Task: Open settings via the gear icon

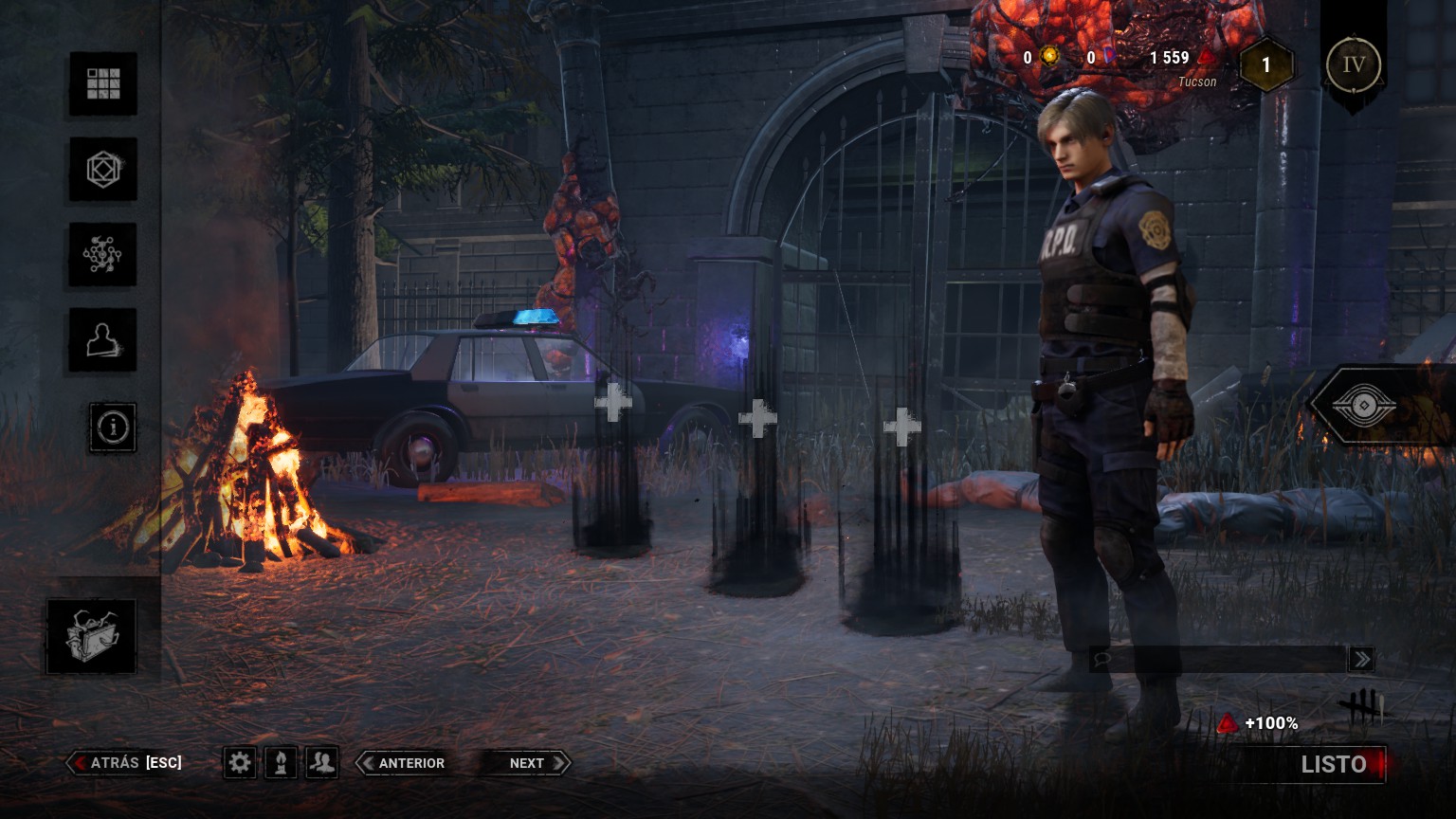Action: pyautogui.click(x=240, y=763)
